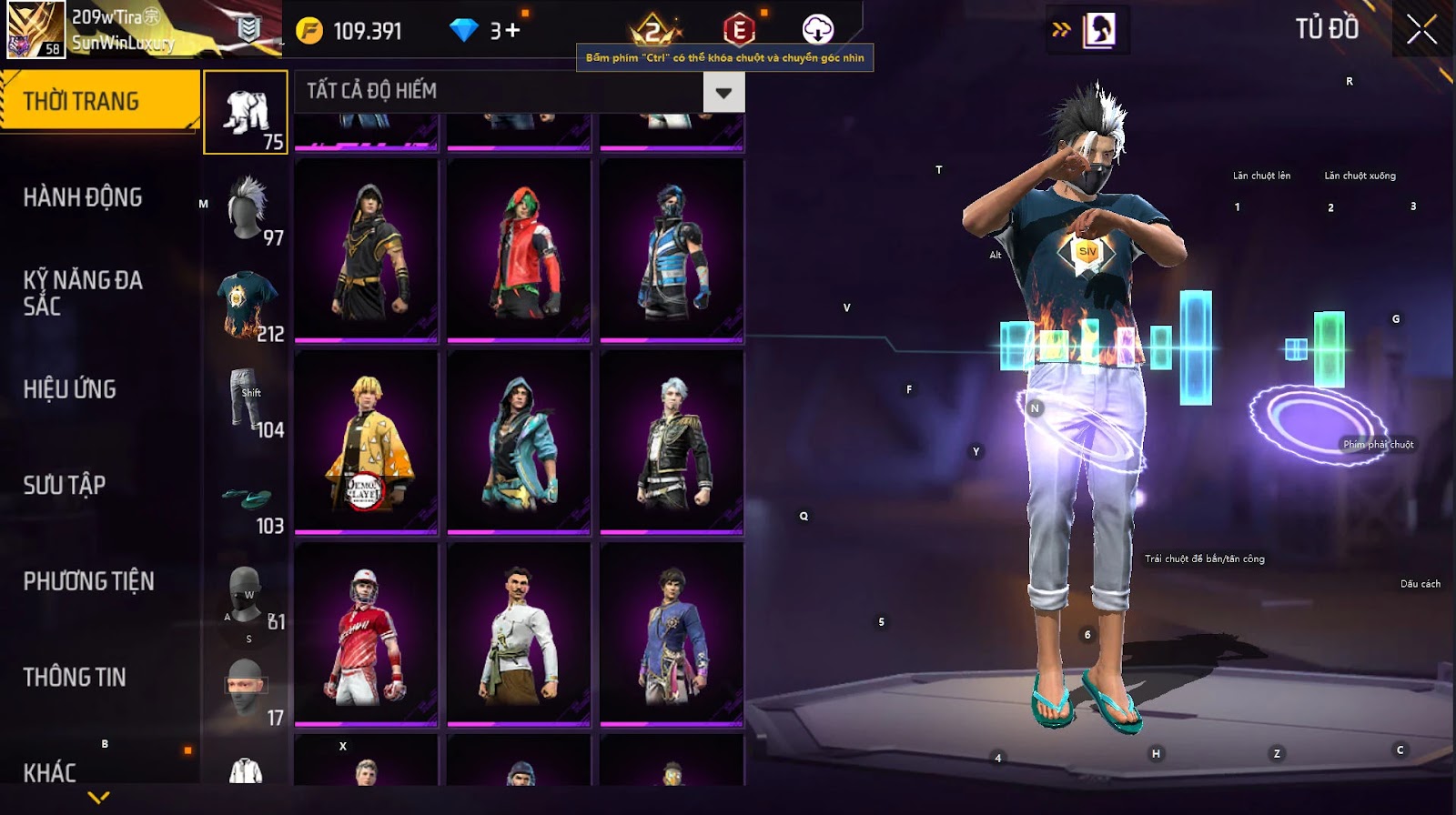This screenshot has width=1456, height=815.
Task: Pick the pants subcategory showing 104
Action: click(248, 400)
